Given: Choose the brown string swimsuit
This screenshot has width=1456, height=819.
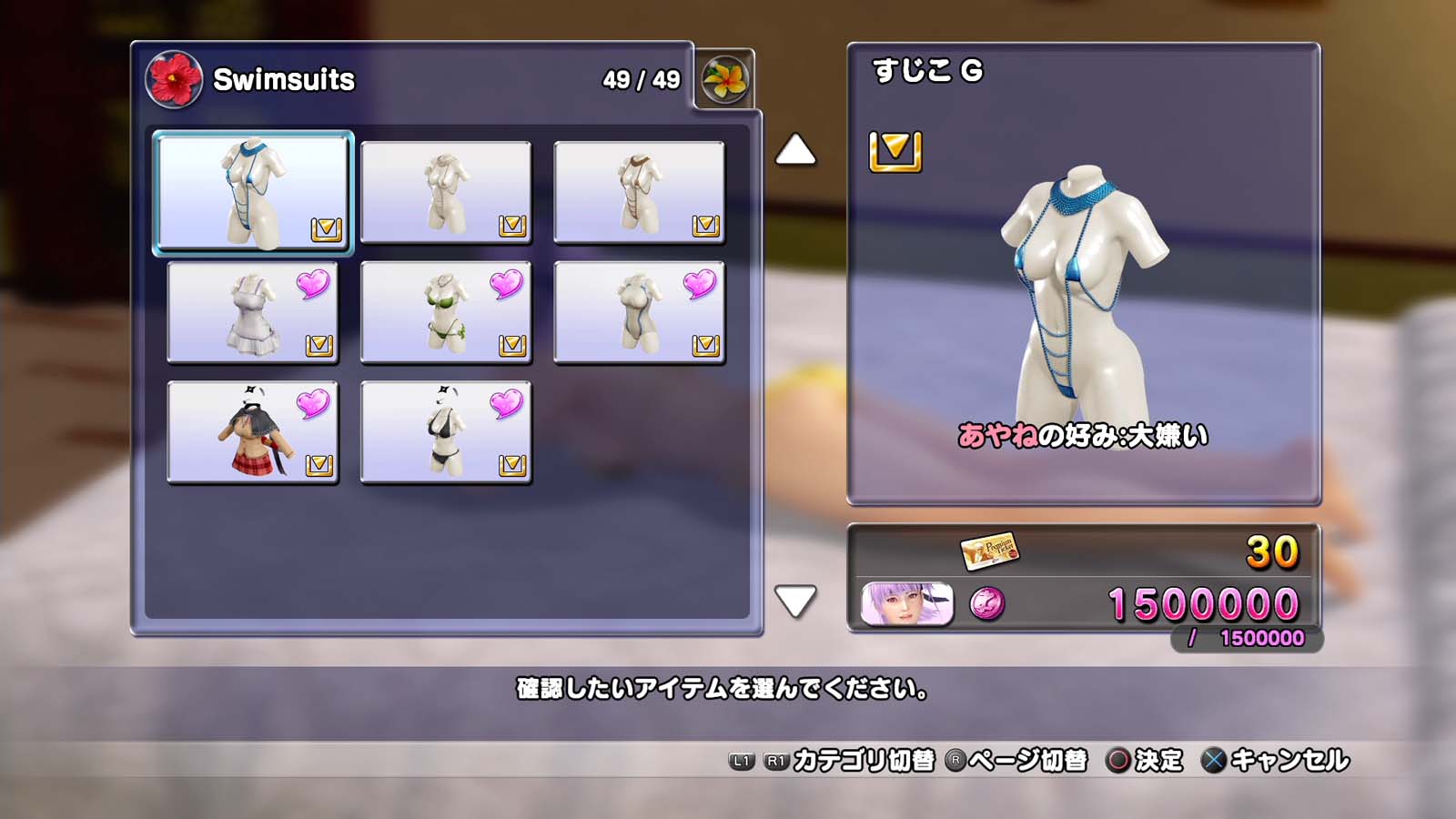Looking at the screenshot, I should point(639,192).
